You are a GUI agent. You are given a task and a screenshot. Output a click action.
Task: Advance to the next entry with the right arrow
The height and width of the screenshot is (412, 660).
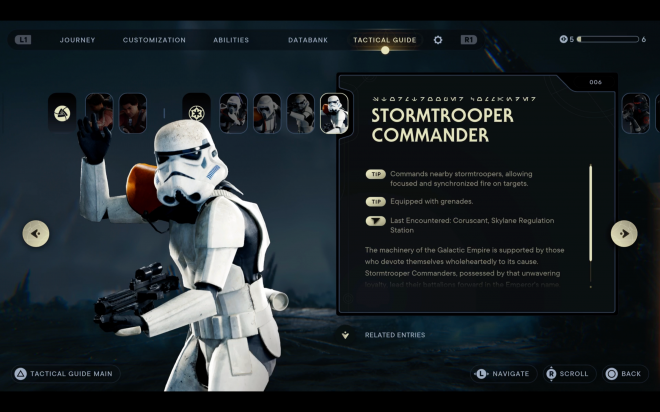tap(624, 234)
